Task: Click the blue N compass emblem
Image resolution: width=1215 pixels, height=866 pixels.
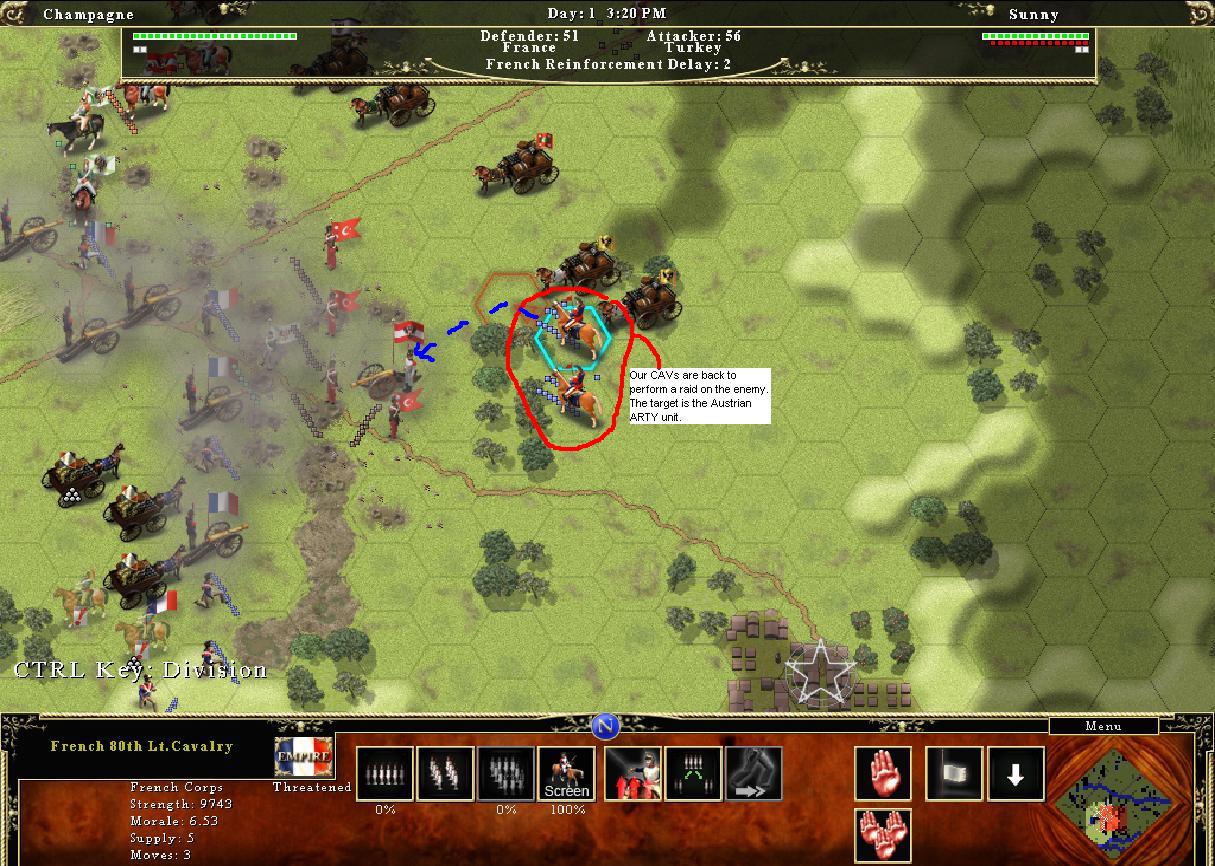Action: point(604,727)
